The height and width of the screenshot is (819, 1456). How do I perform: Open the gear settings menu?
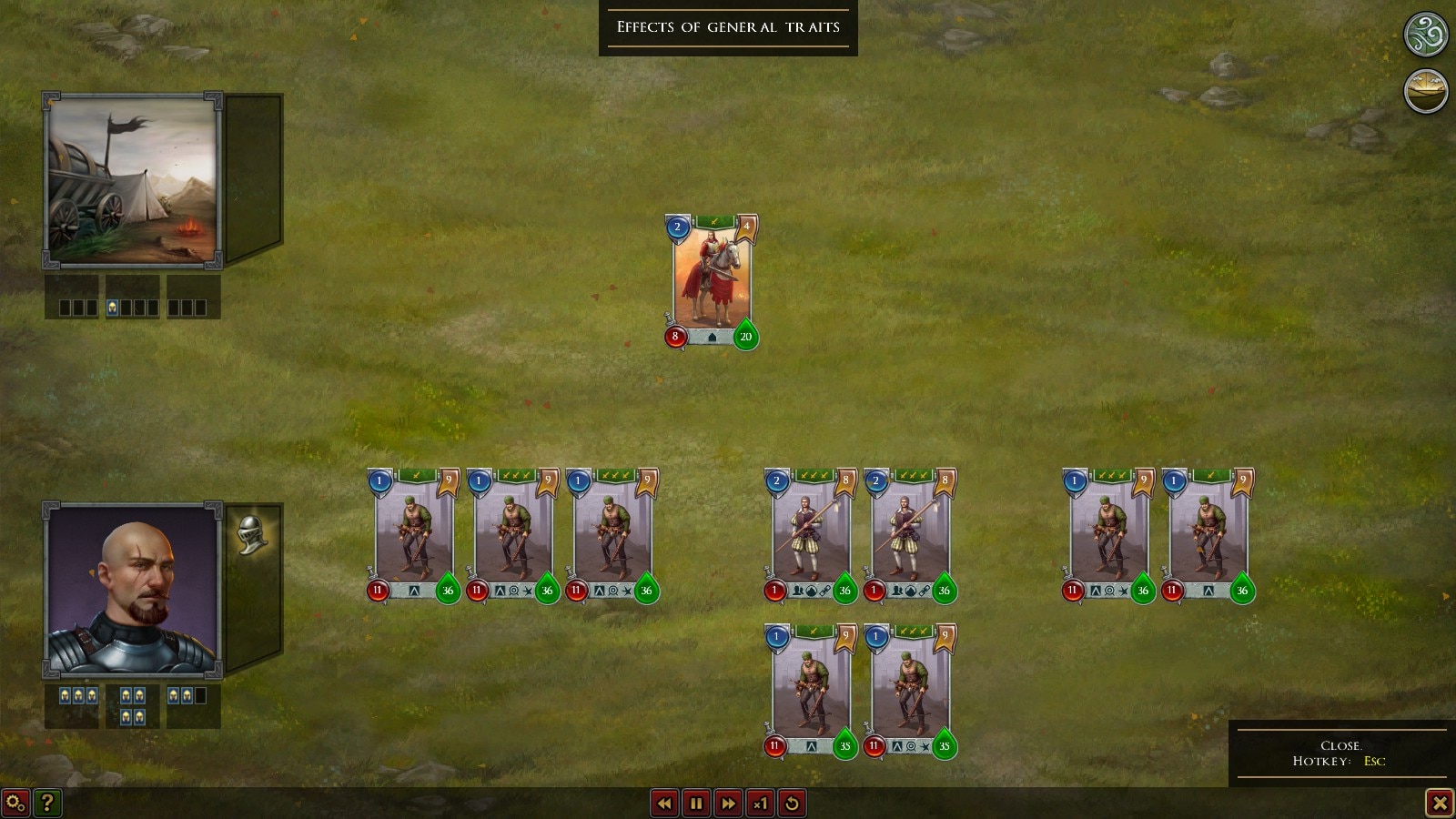tap(15, 803)
